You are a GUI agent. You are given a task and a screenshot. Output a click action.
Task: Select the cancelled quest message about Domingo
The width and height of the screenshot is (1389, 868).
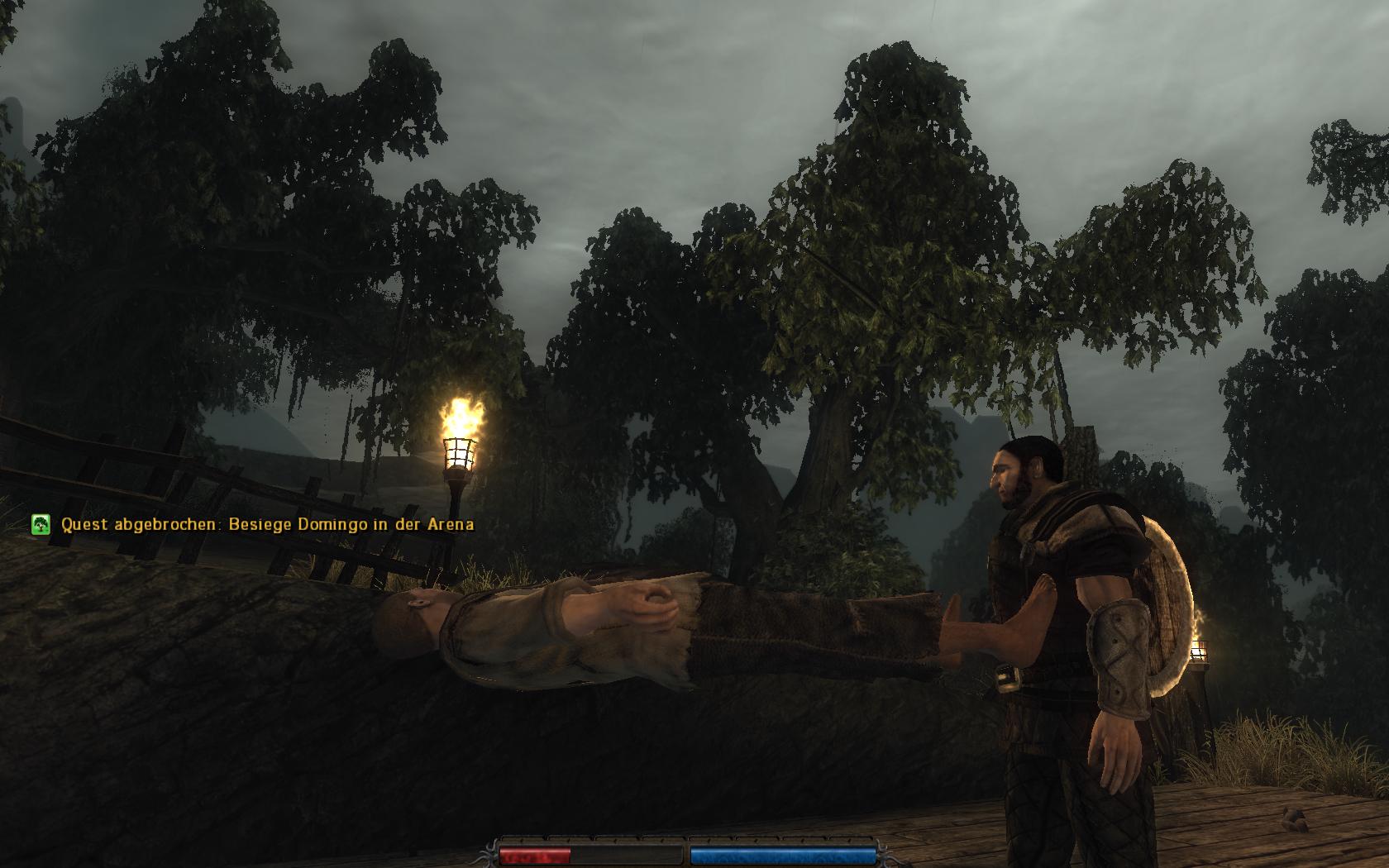point(267,524)
